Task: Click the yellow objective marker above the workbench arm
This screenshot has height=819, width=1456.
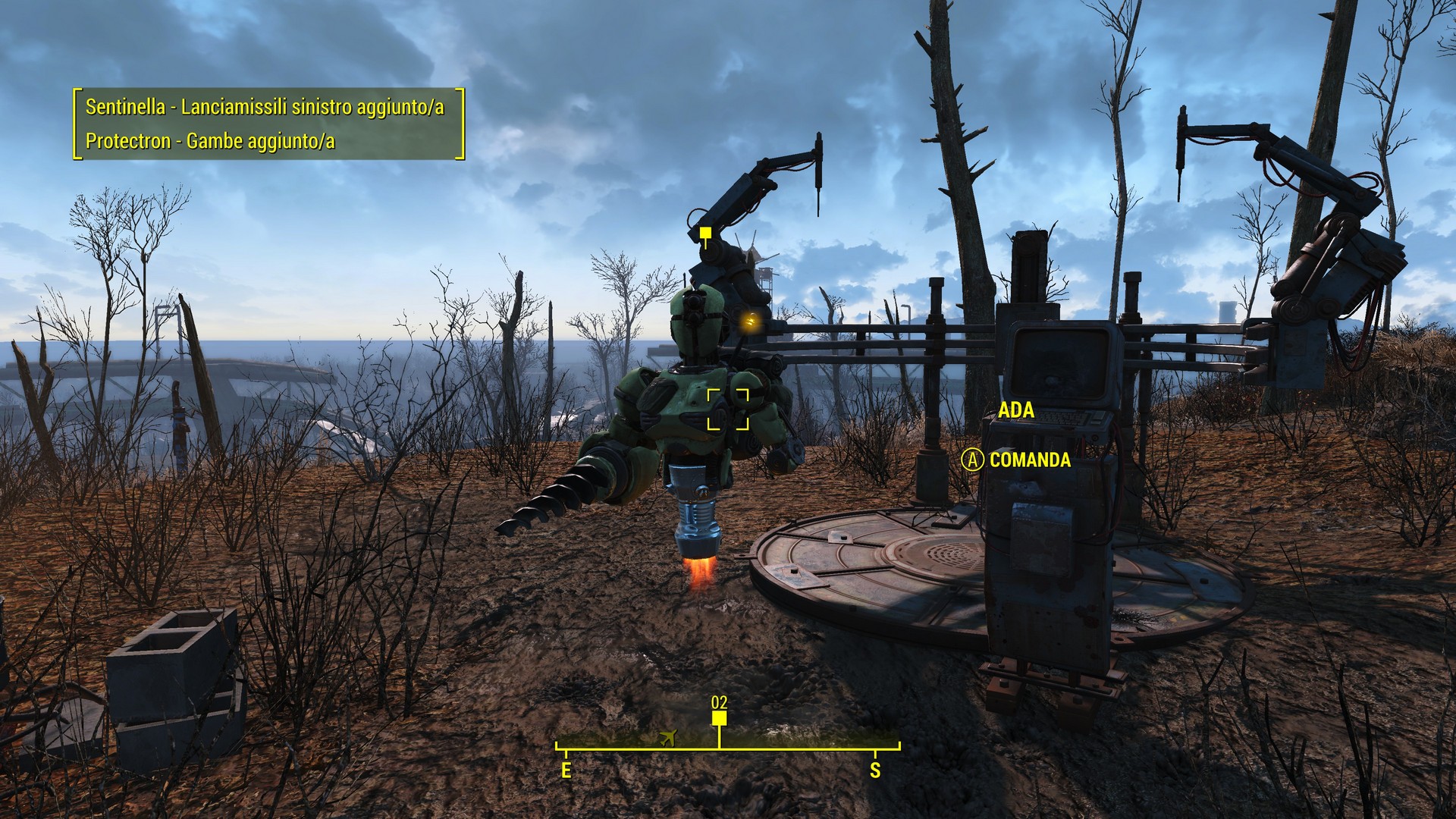Action: coord(705,233)
